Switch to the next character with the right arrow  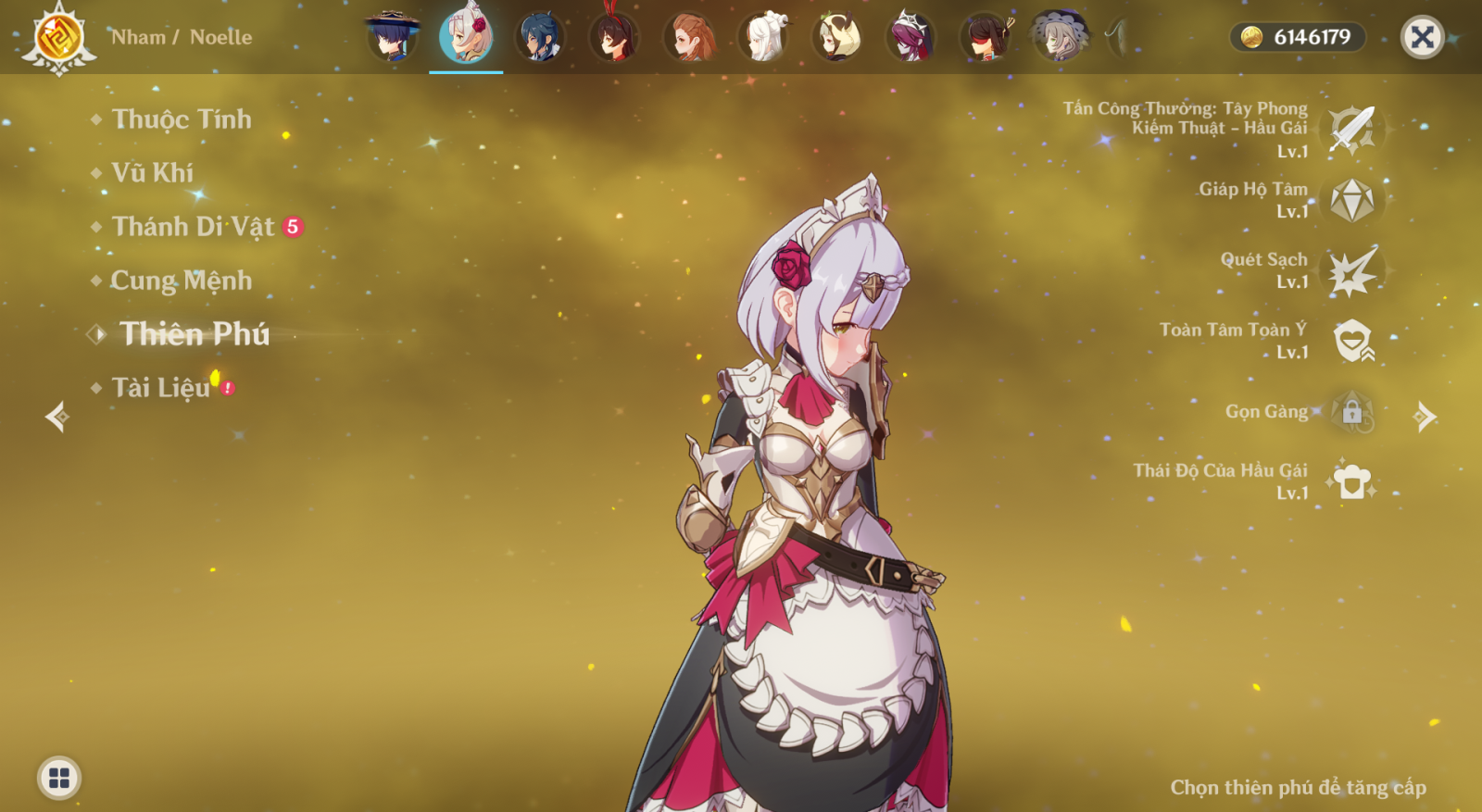(x=1425, y=417)
